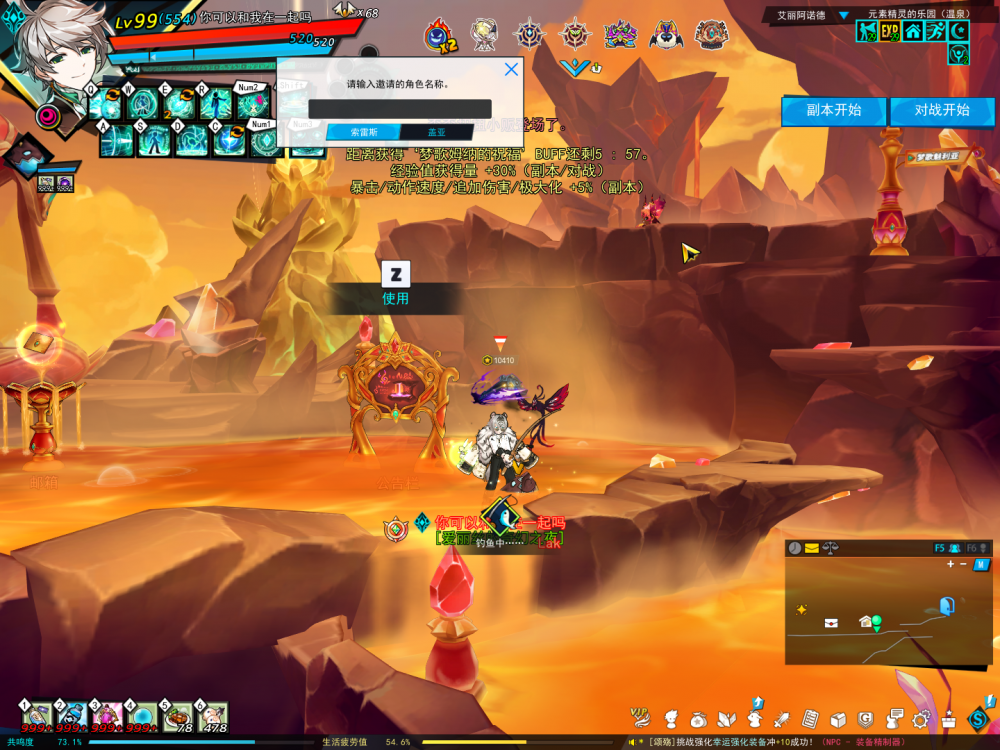Open the sword equipment menu icon
Viewport: 1000px width, 750px height.
782,718
